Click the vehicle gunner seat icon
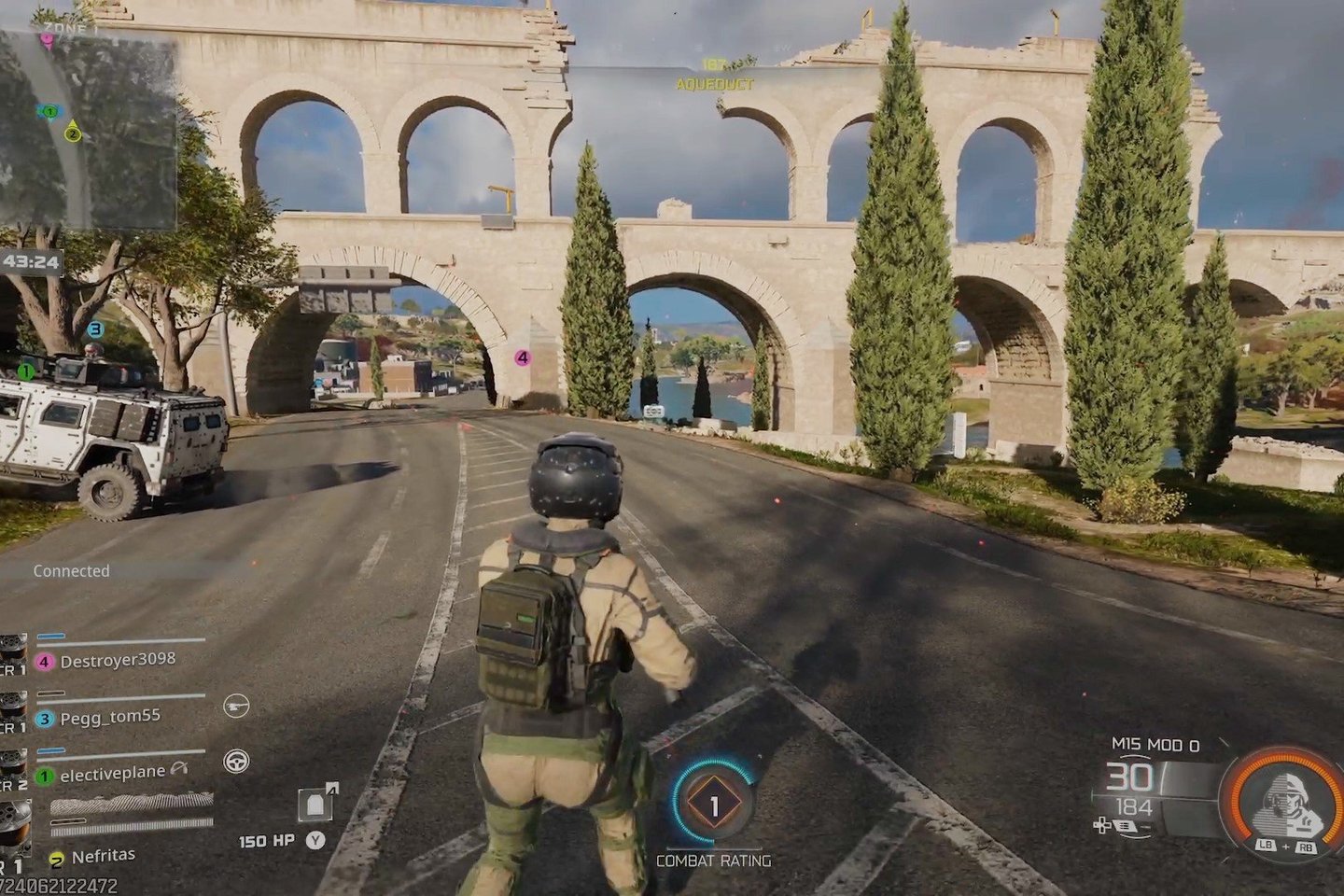This screenshot has height=896, width=1344. [x=236, y=707]
